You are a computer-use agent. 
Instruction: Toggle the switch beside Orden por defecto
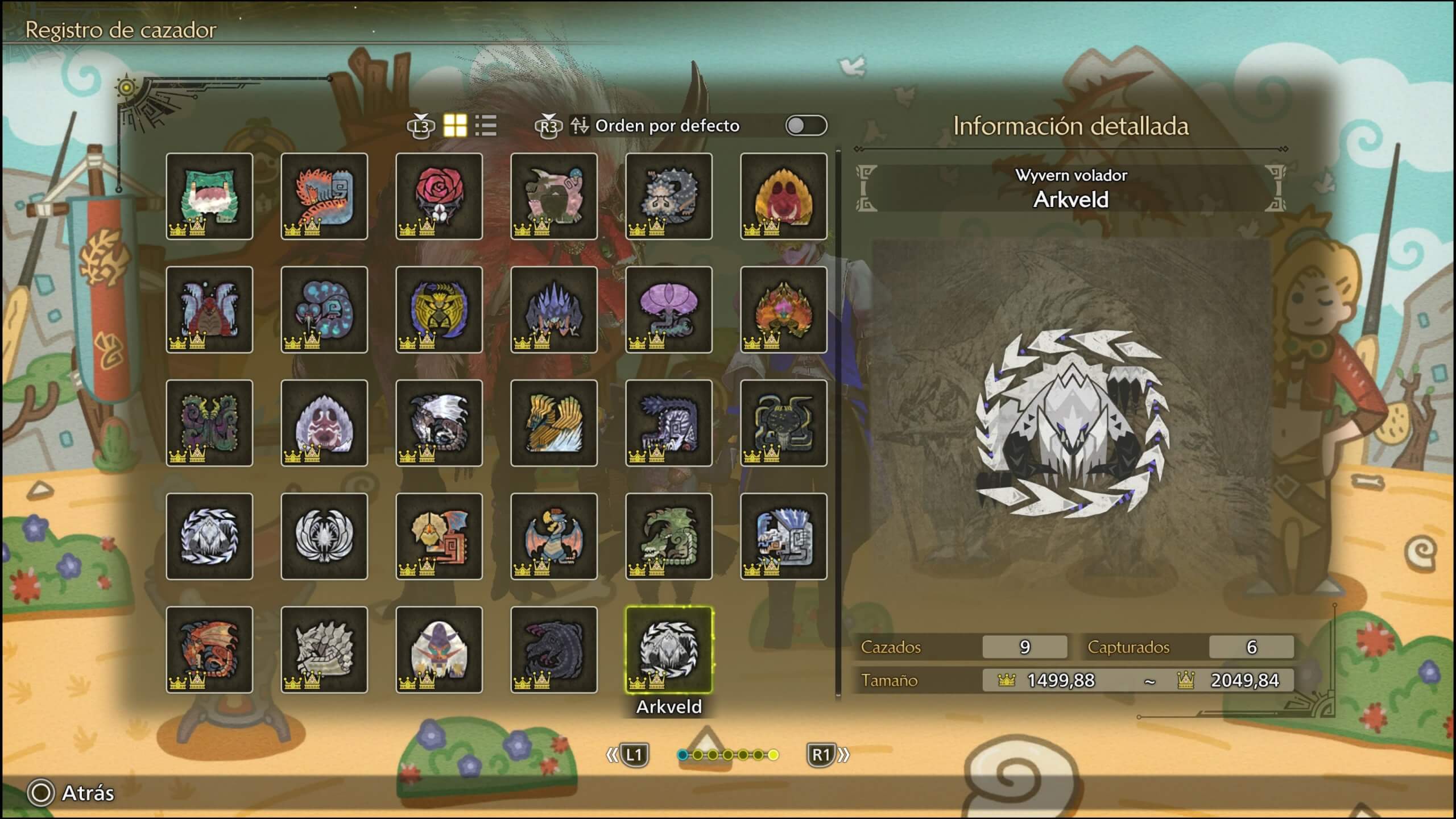[x=806, y=126]
